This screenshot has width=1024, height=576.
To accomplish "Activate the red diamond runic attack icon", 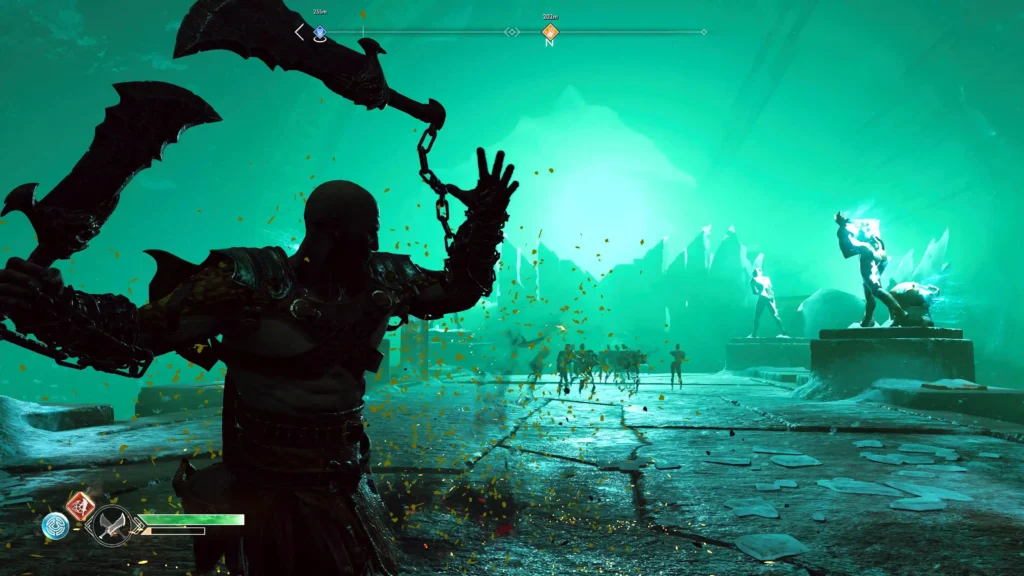I will point(80,505).
